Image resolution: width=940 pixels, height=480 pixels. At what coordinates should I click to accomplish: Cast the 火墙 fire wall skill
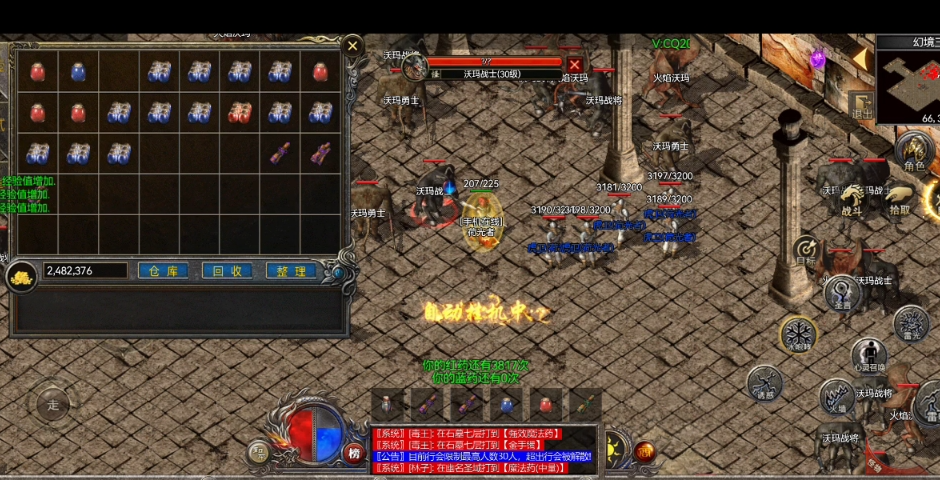click(x=836, y=398)
